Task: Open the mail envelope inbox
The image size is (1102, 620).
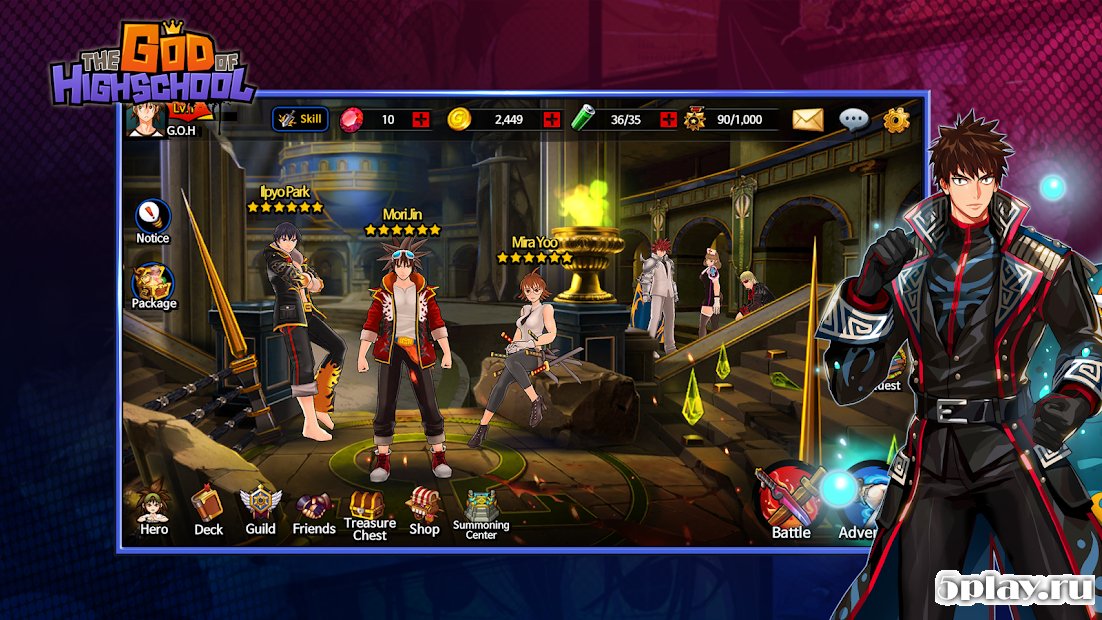Action: 807,120
